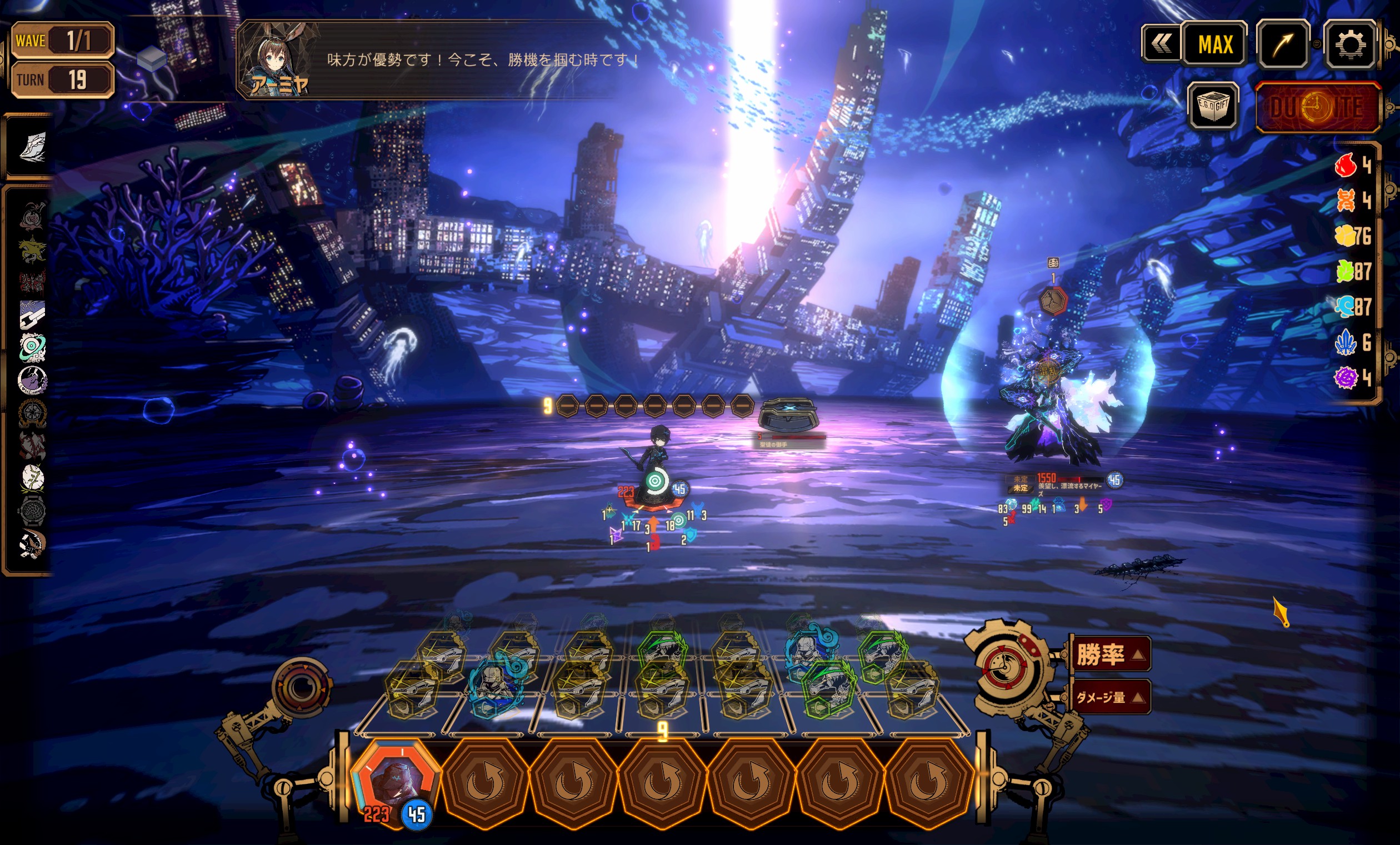Inspect the wristwatch gift icon

pos(32,511)
